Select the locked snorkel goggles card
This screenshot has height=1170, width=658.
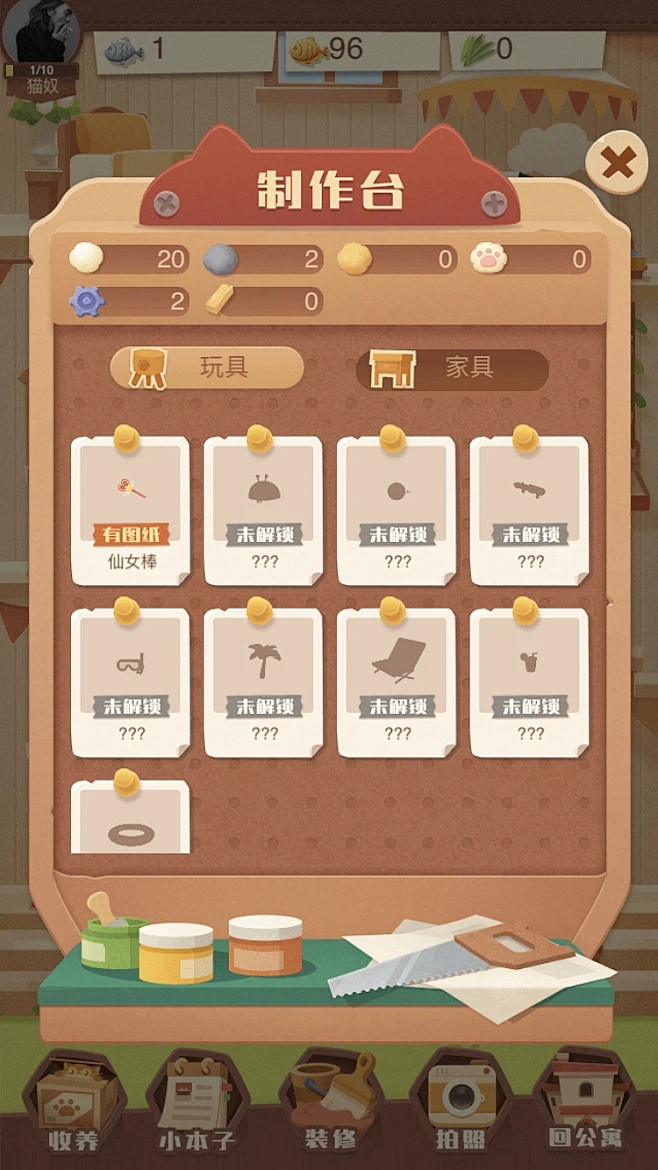pyautogui.click(x=131, y=682)
